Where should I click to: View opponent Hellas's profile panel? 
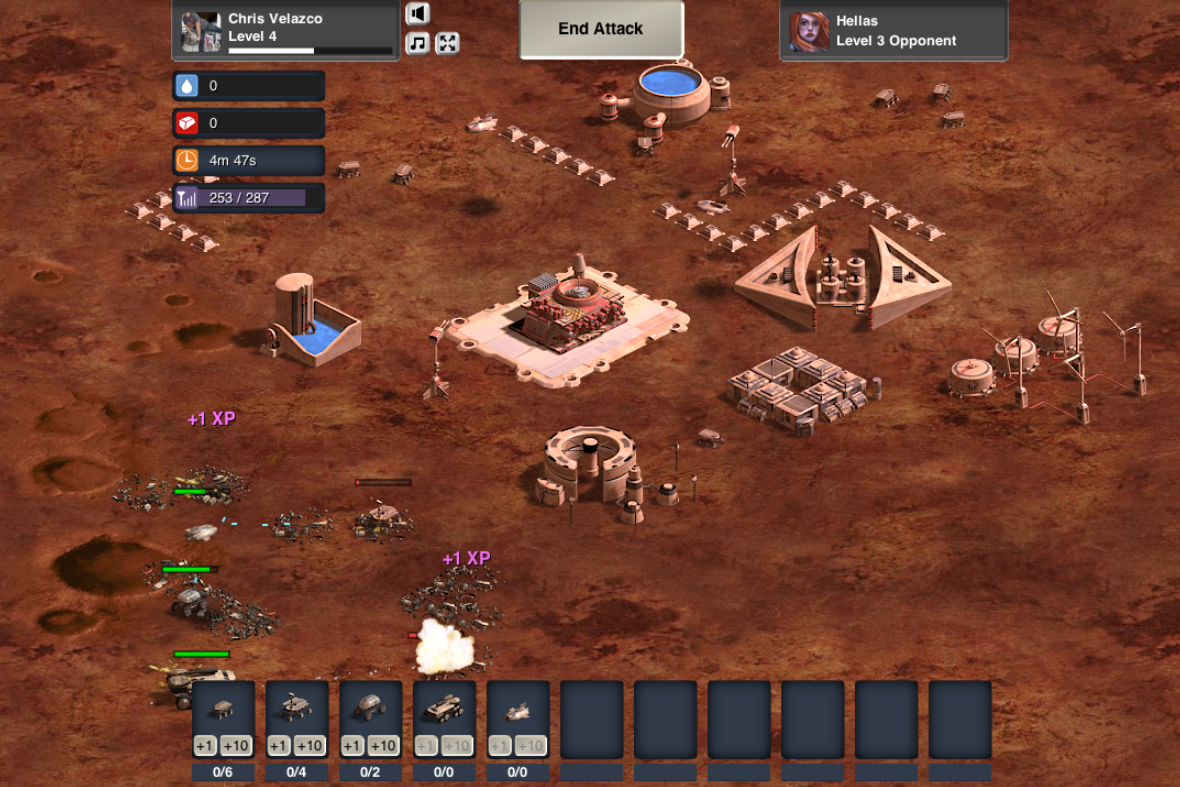[x=893, y=30]
